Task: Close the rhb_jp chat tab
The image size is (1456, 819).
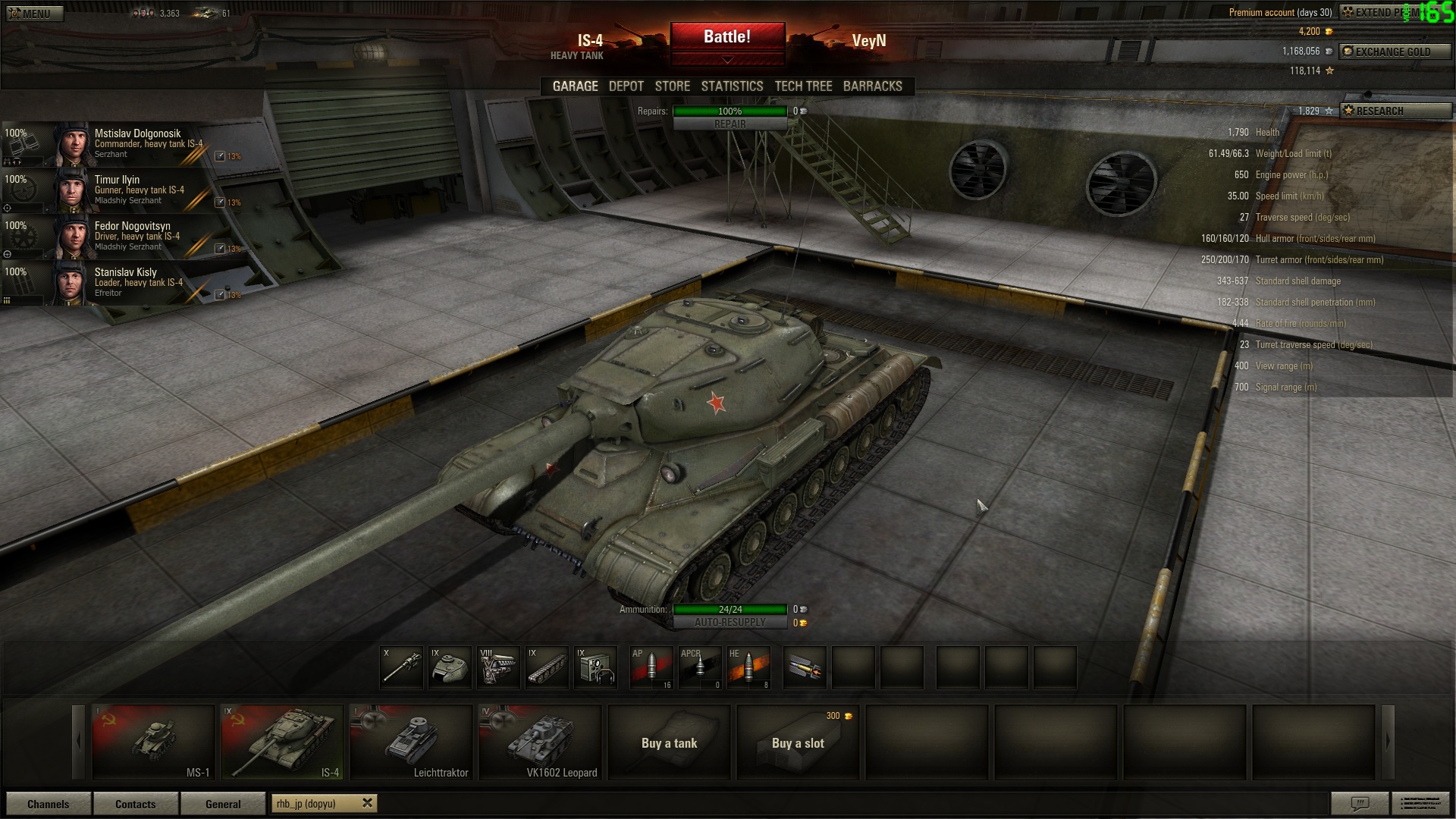Action: tap(368, 803)
